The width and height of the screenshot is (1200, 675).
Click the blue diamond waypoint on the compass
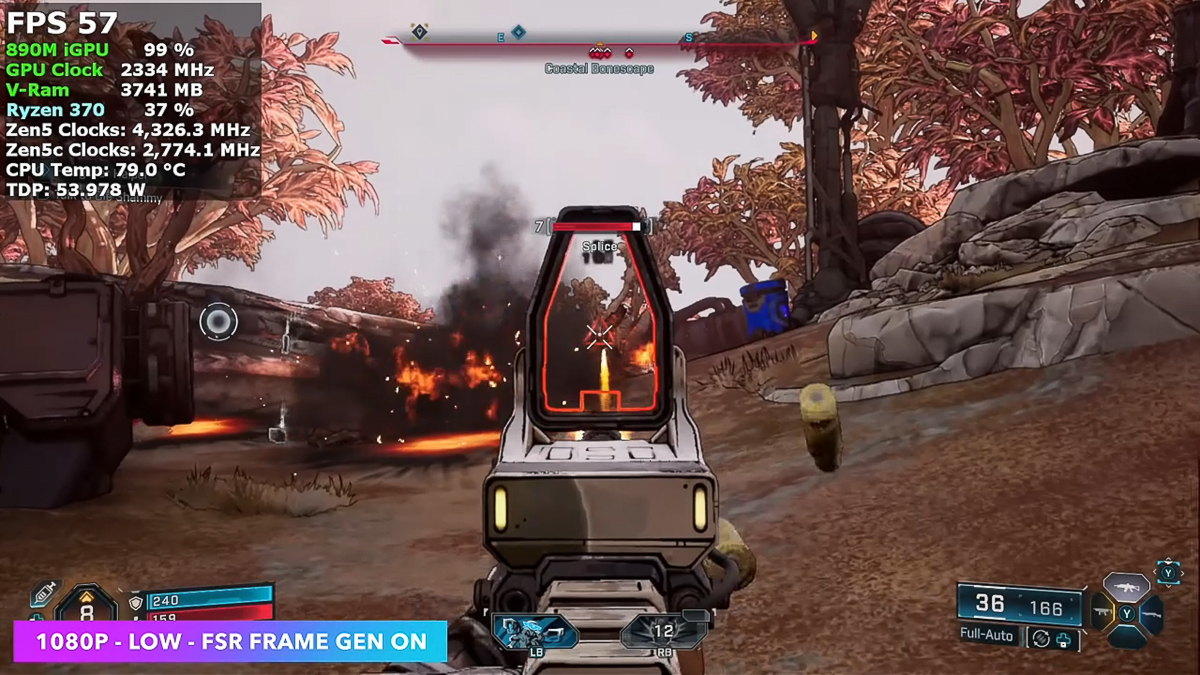point(518,32)
